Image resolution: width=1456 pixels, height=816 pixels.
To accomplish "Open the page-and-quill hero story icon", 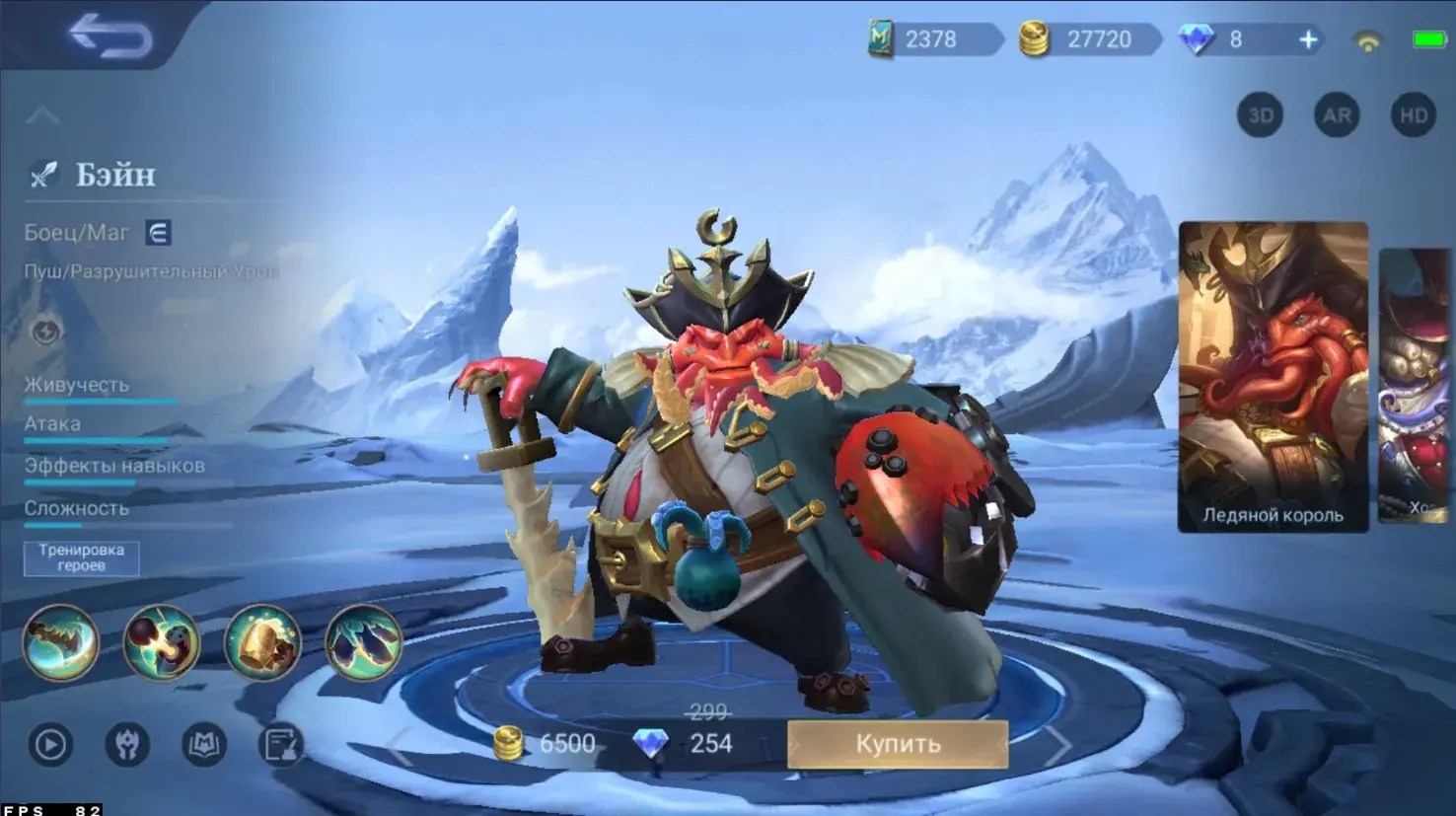I will pyautogui.click(x=281, y=745).
